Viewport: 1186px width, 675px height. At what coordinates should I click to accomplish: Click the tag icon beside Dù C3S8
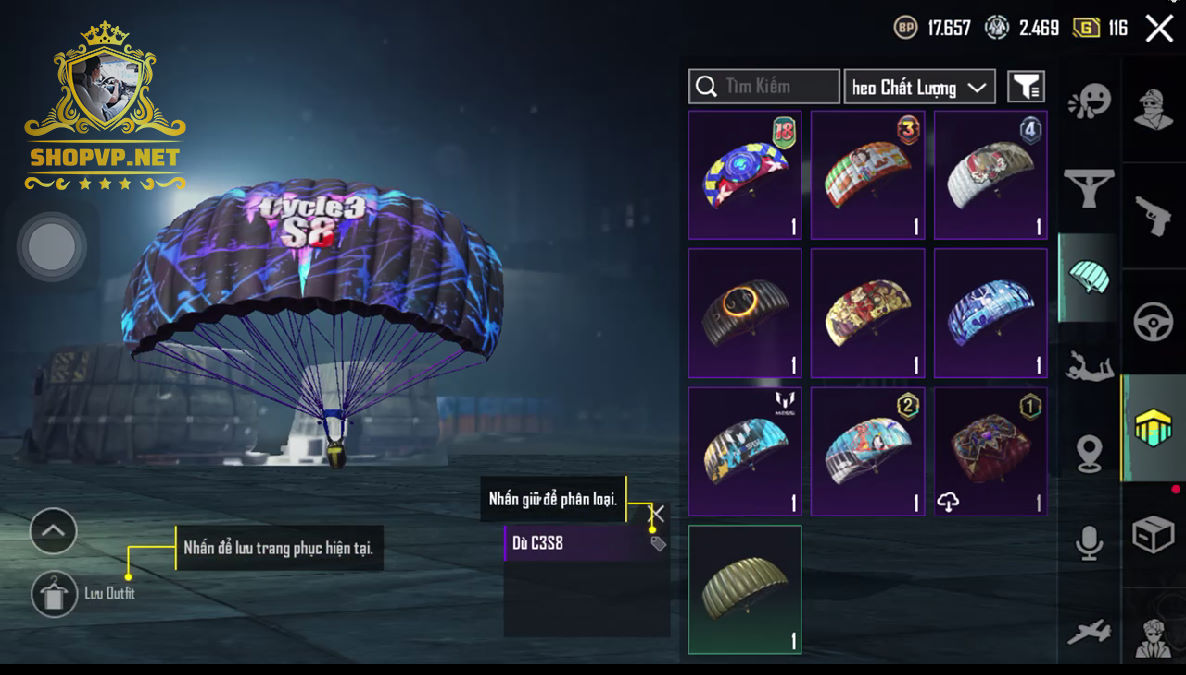click(657, 543)
